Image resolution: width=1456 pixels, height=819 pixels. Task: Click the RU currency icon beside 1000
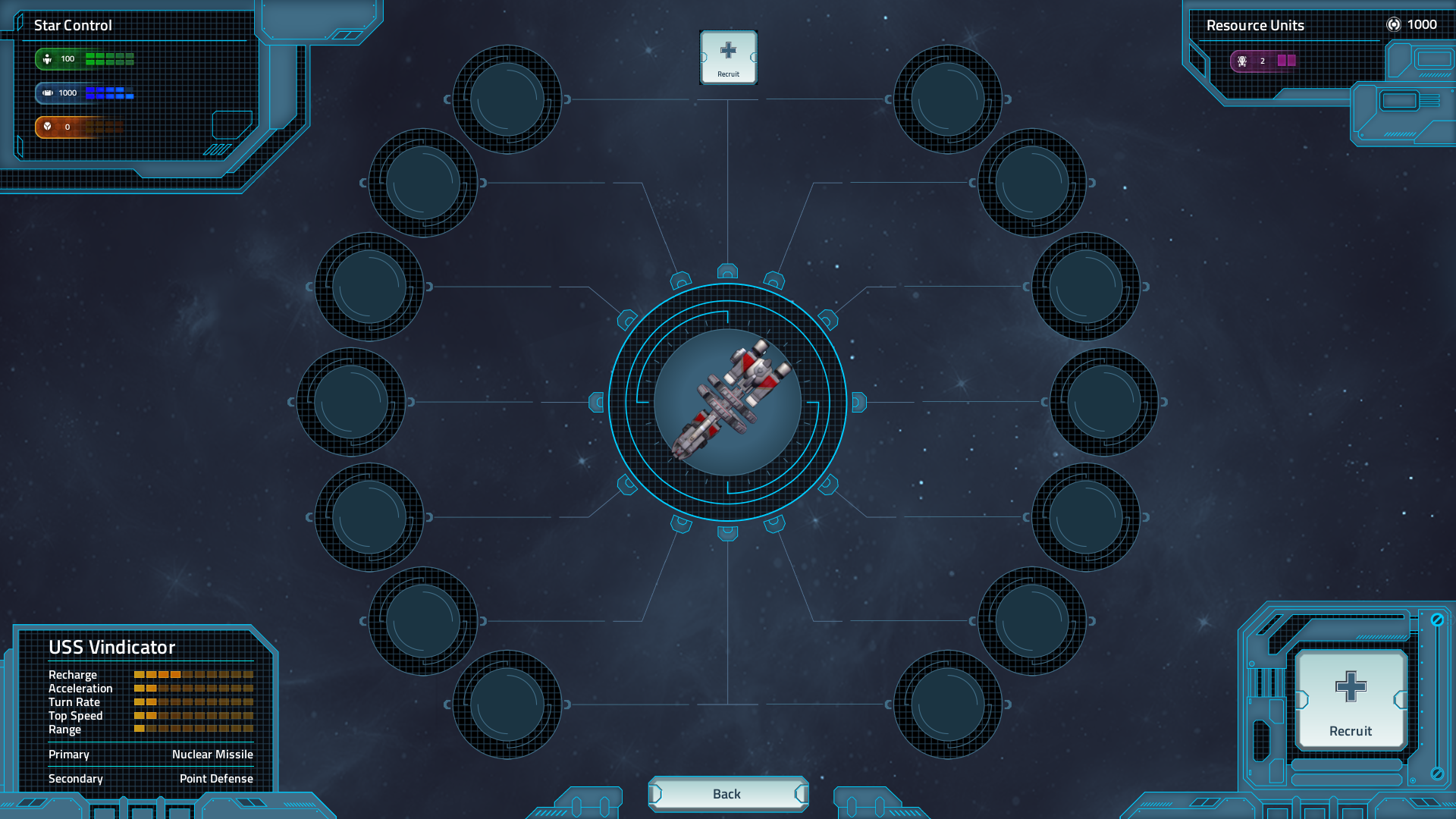pyautogui.click(x=1394, y=25)
